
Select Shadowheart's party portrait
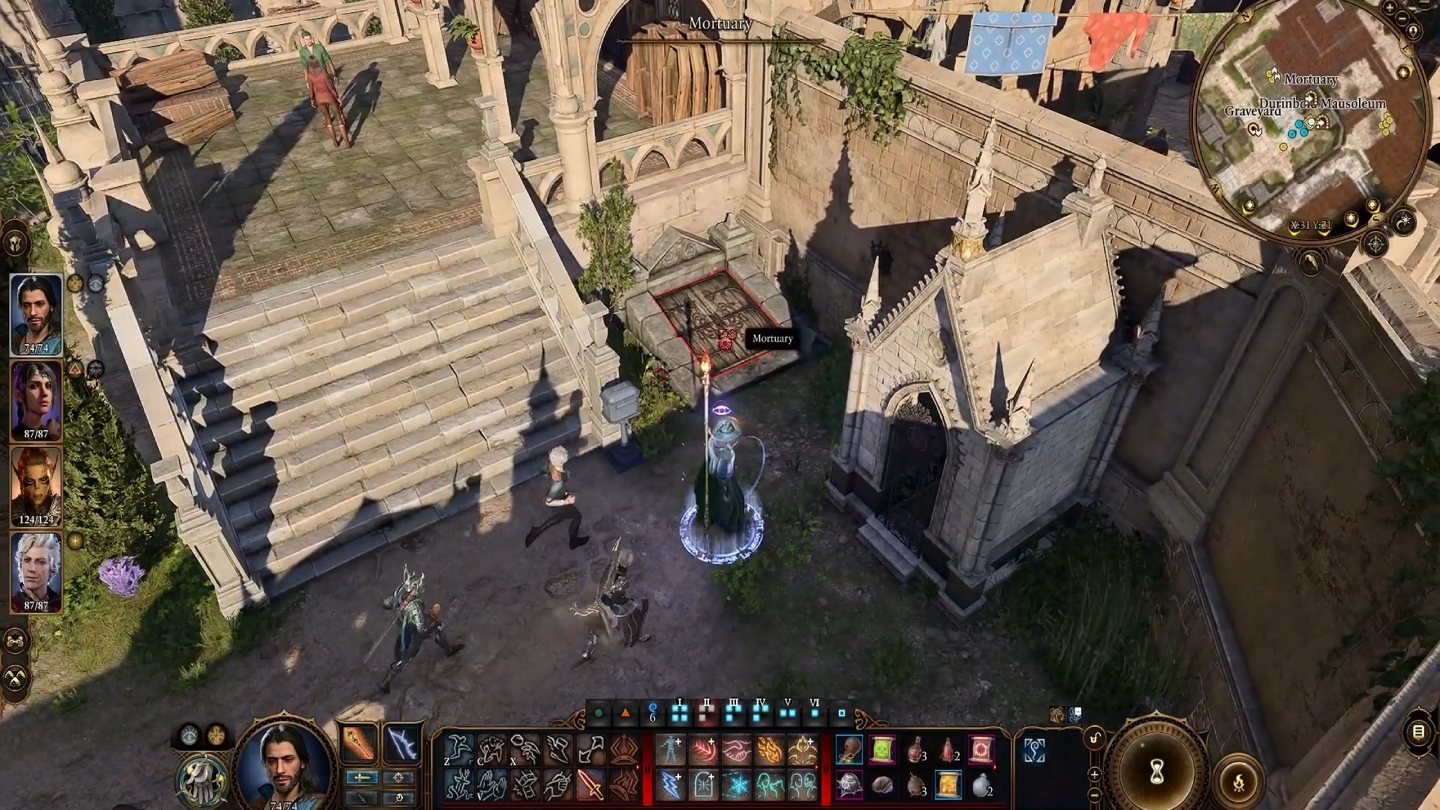tap(36, 400)
